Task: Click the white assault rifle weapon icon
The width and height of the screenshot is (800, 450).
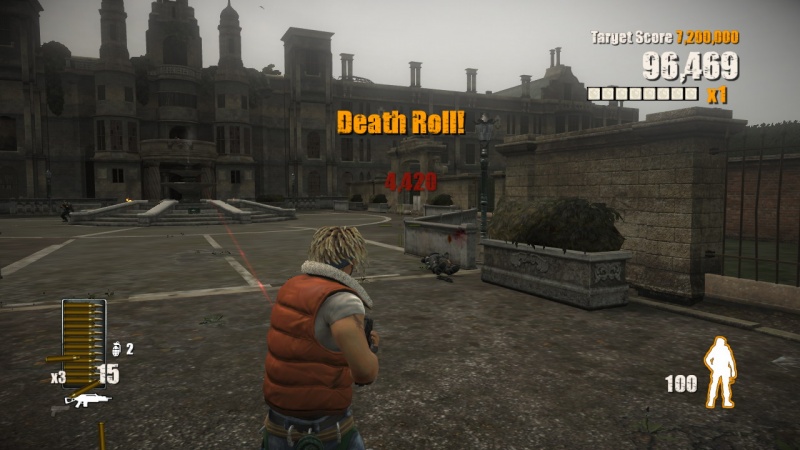Action: click(x=87, y=401)
